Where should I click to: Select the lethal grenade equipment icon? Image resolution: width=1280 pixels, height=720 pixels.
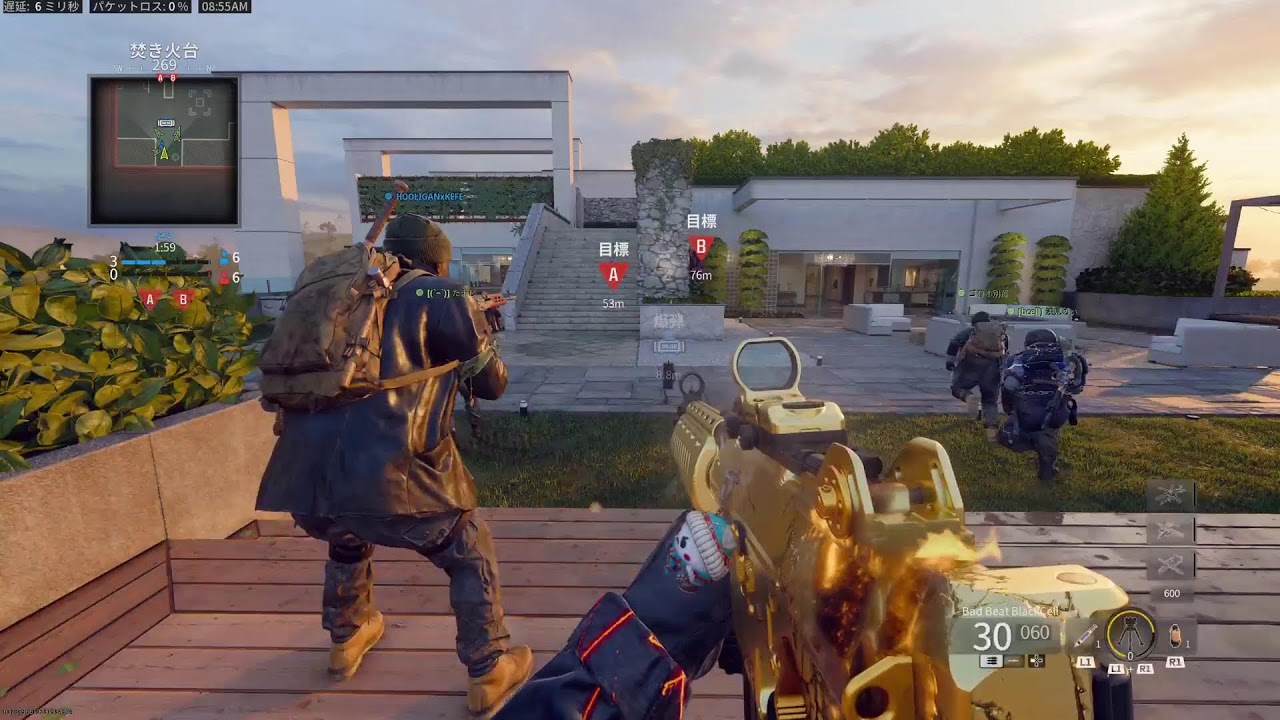(x=1175, y=634)
